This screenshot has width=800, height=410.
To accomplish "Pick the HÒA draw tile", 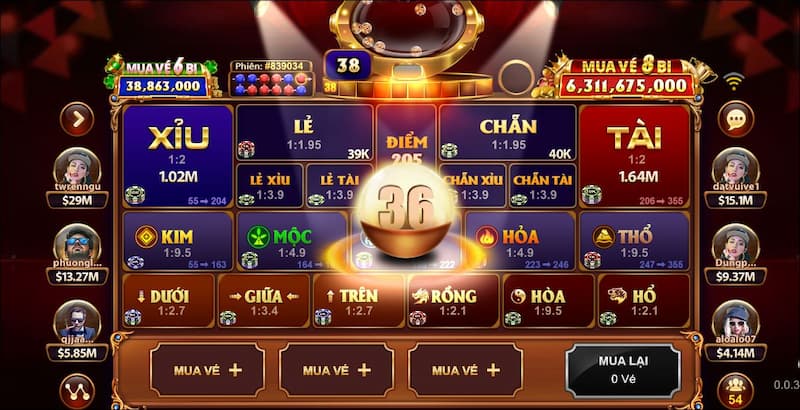I will [x=546, y=301].
